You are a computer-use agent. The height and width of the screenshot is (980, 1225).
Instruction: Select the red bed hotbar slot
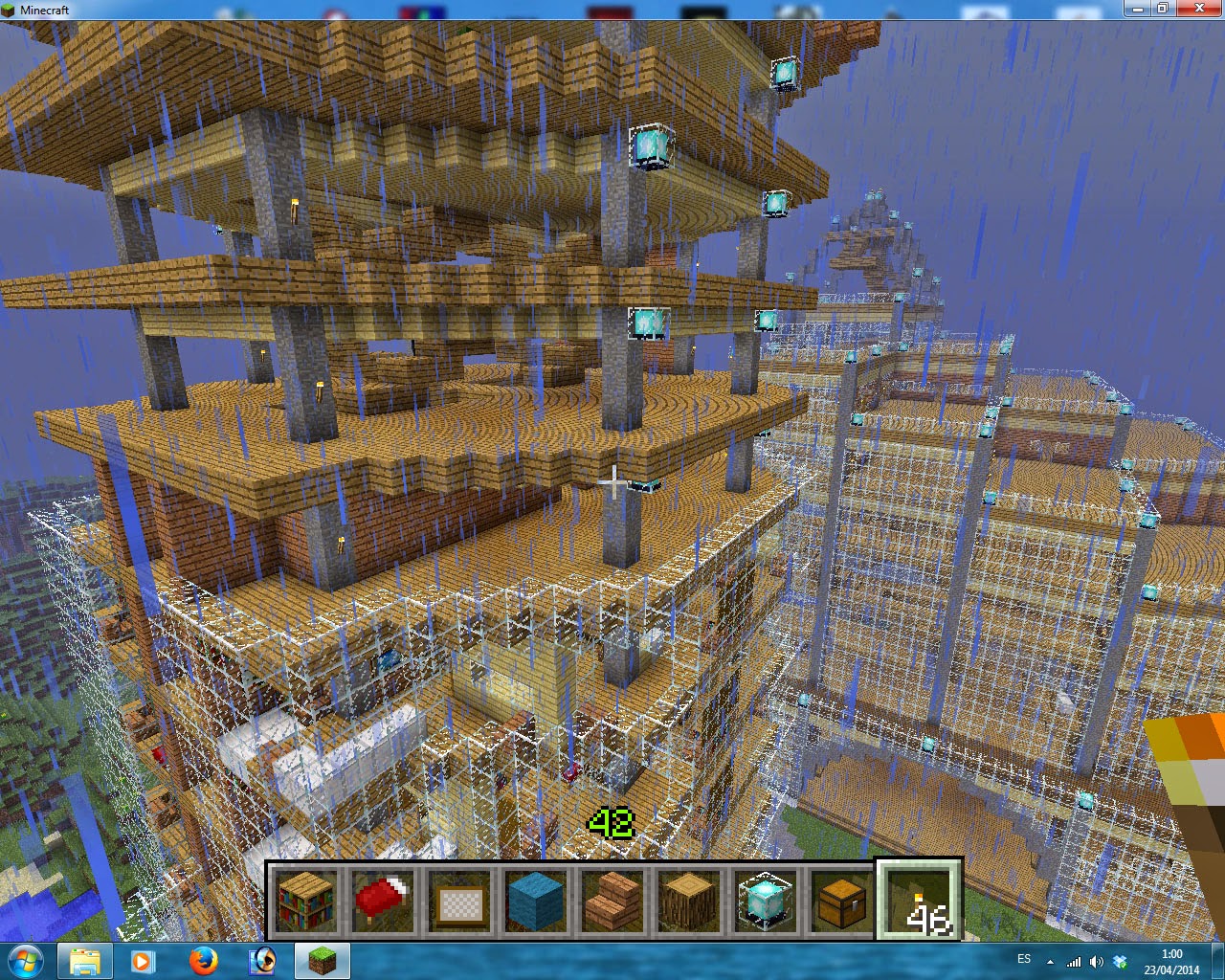pos(383,900)
